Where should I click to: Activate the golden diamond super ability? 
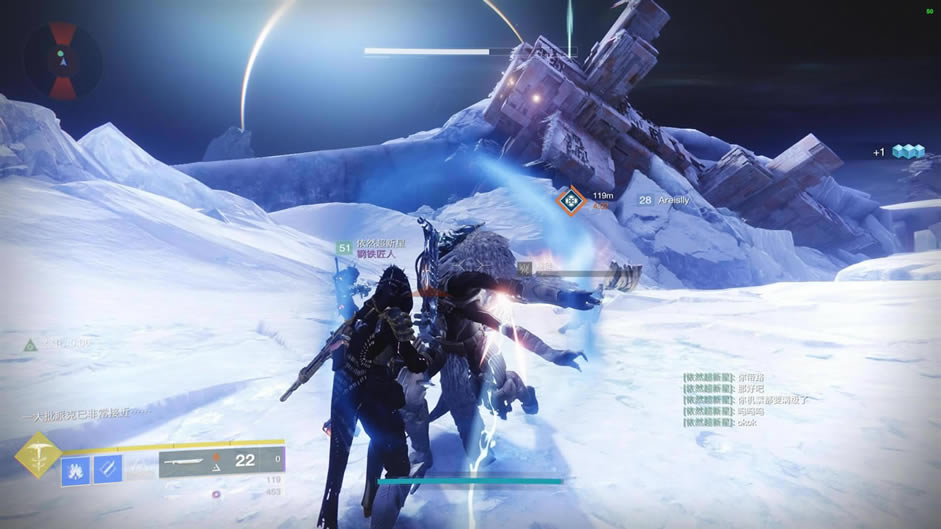coord(38,455)
